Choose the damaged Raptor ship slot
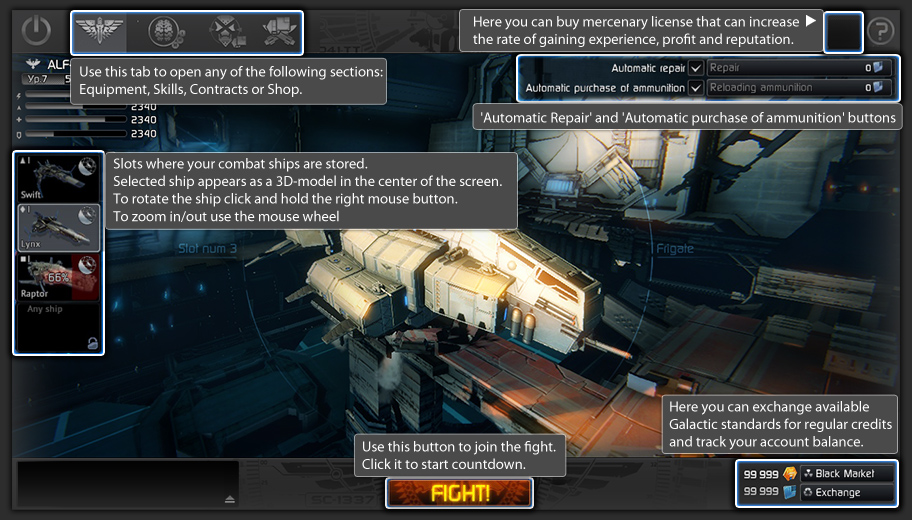 (x=58, y=277)
